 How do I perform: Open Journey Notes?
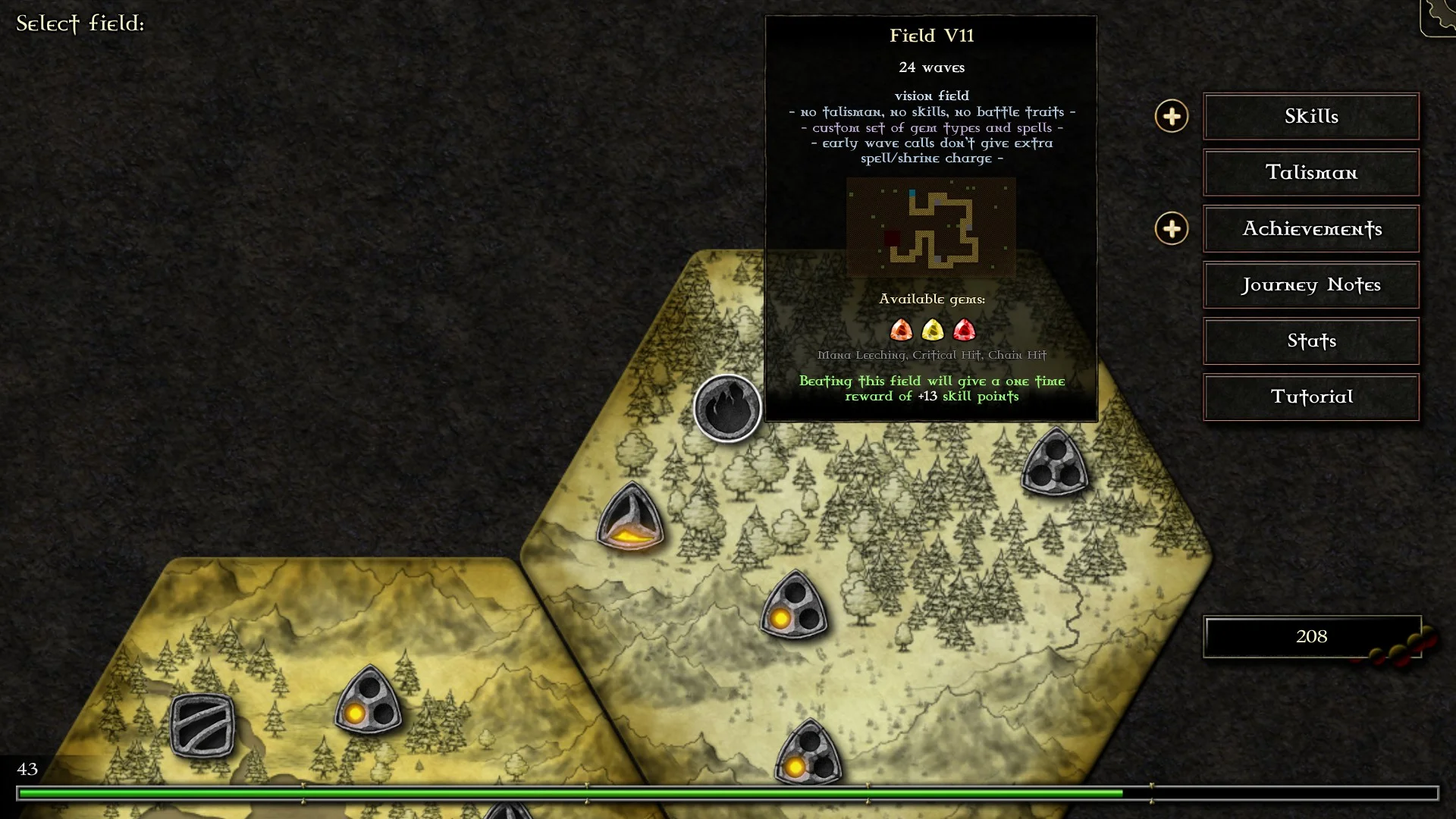(x=1310, y=285)
